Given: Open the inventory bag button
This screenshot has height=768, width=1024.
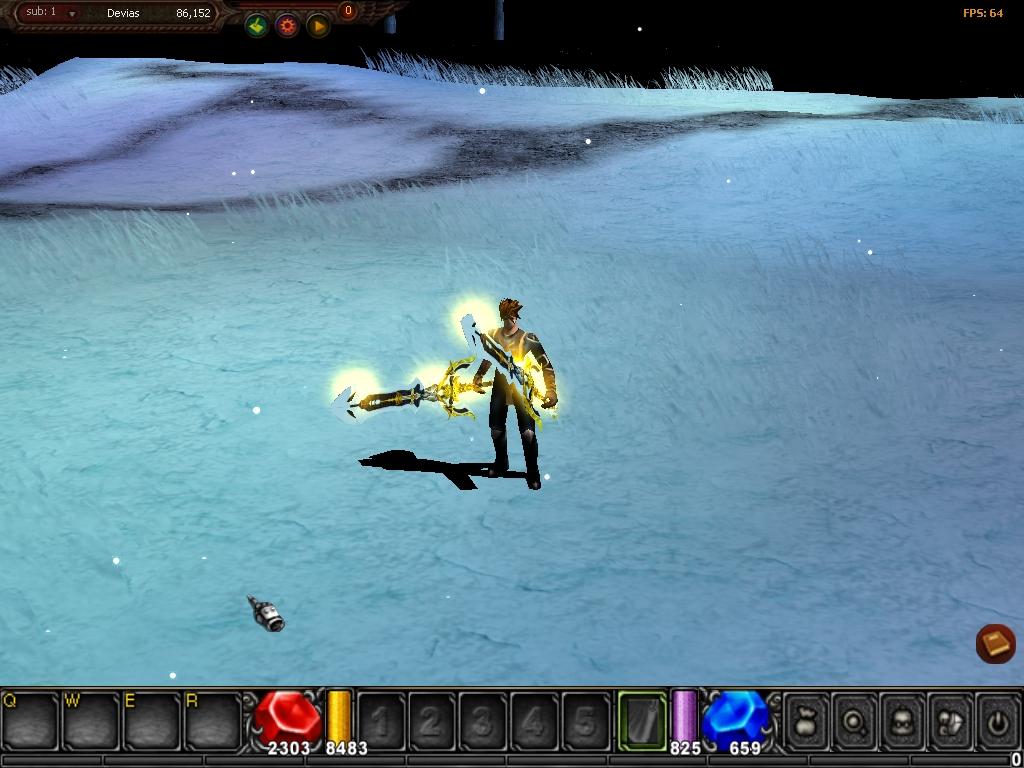Looking at the screenshot, I should point(807,719).
